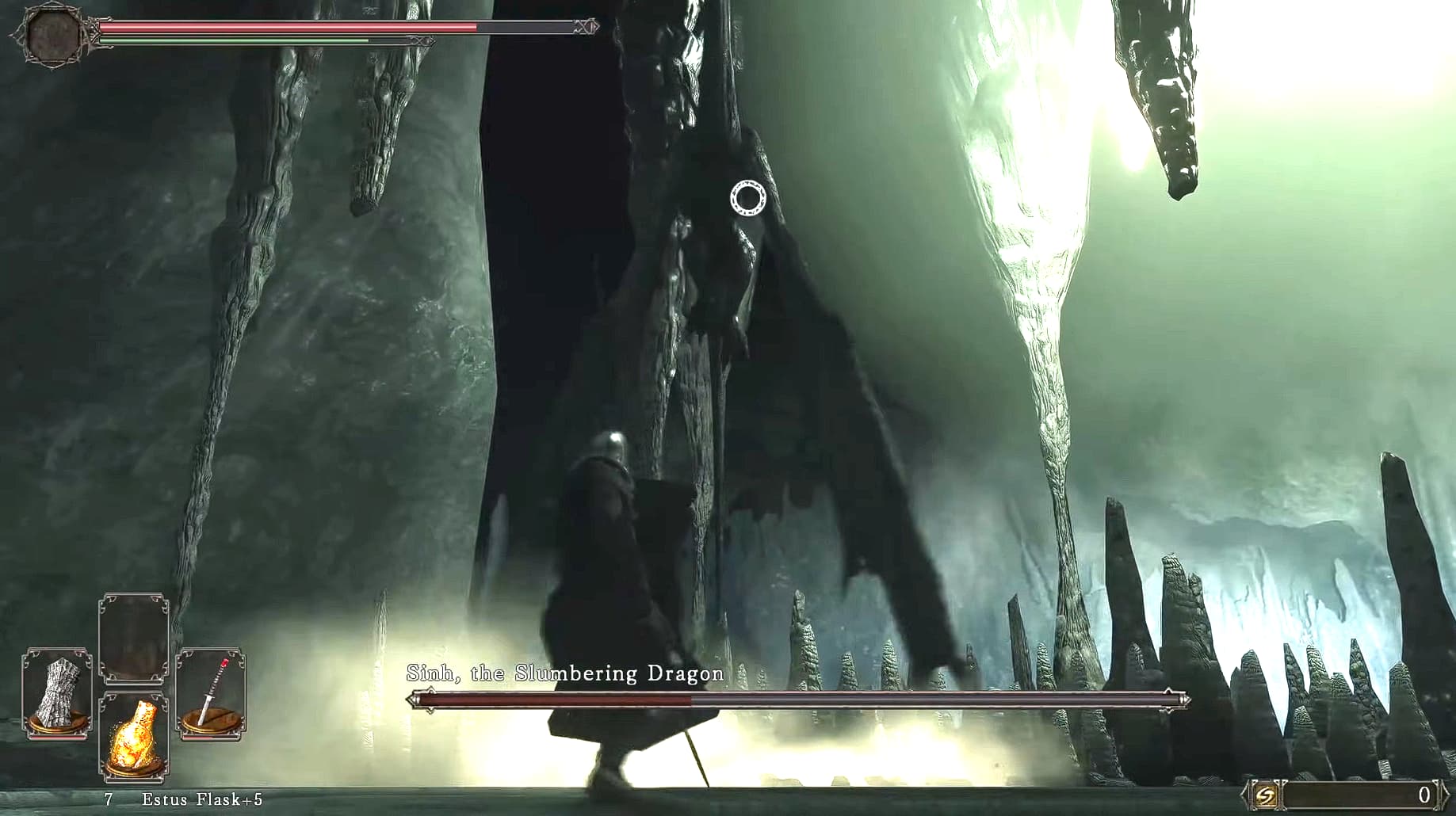Click the souls emblem icon bottom right
The width and height of the screenshot is (1456, 816).
pos(1267,796)
